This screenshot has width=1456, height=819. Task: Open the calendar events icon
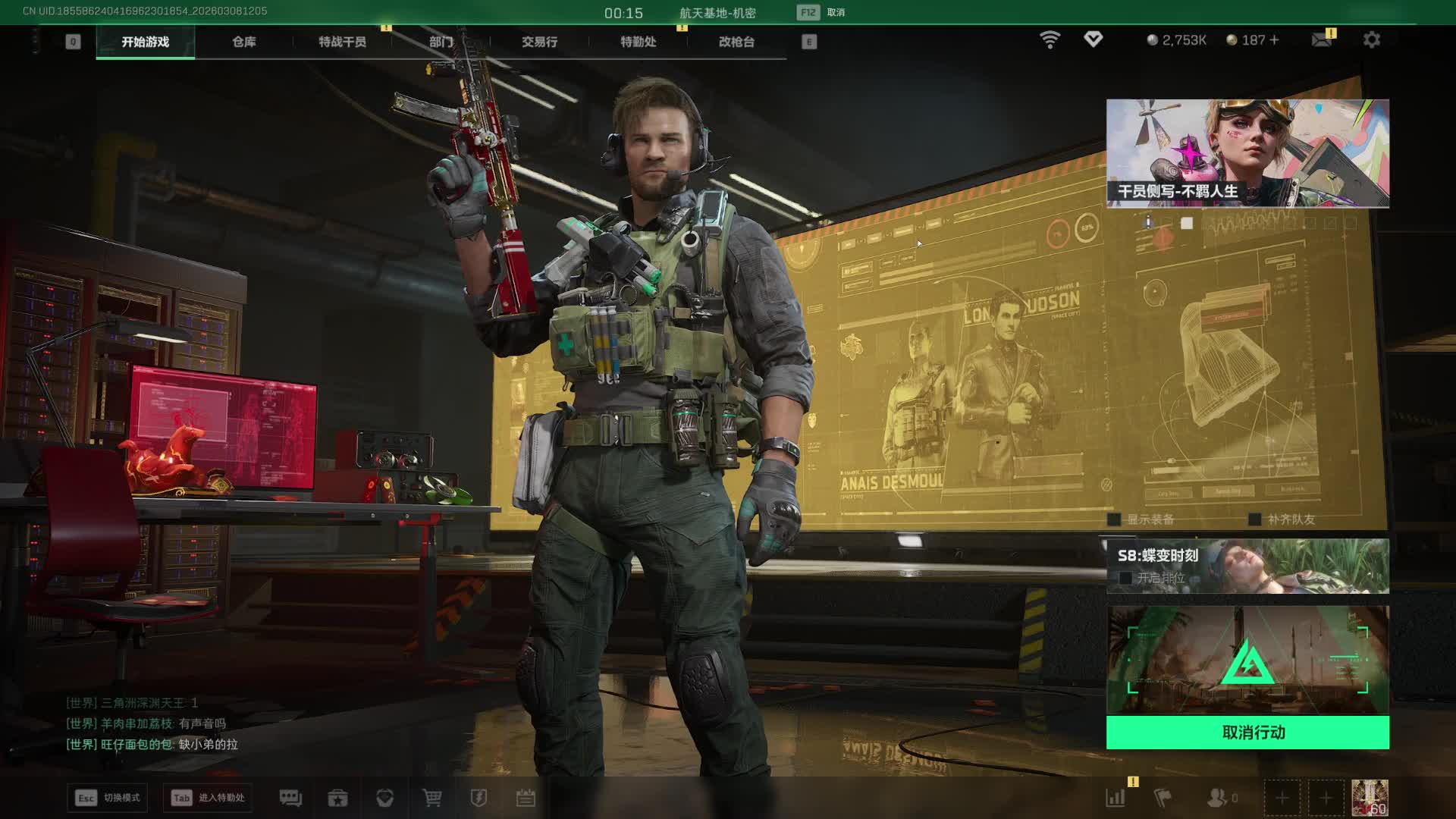[526, 798]
